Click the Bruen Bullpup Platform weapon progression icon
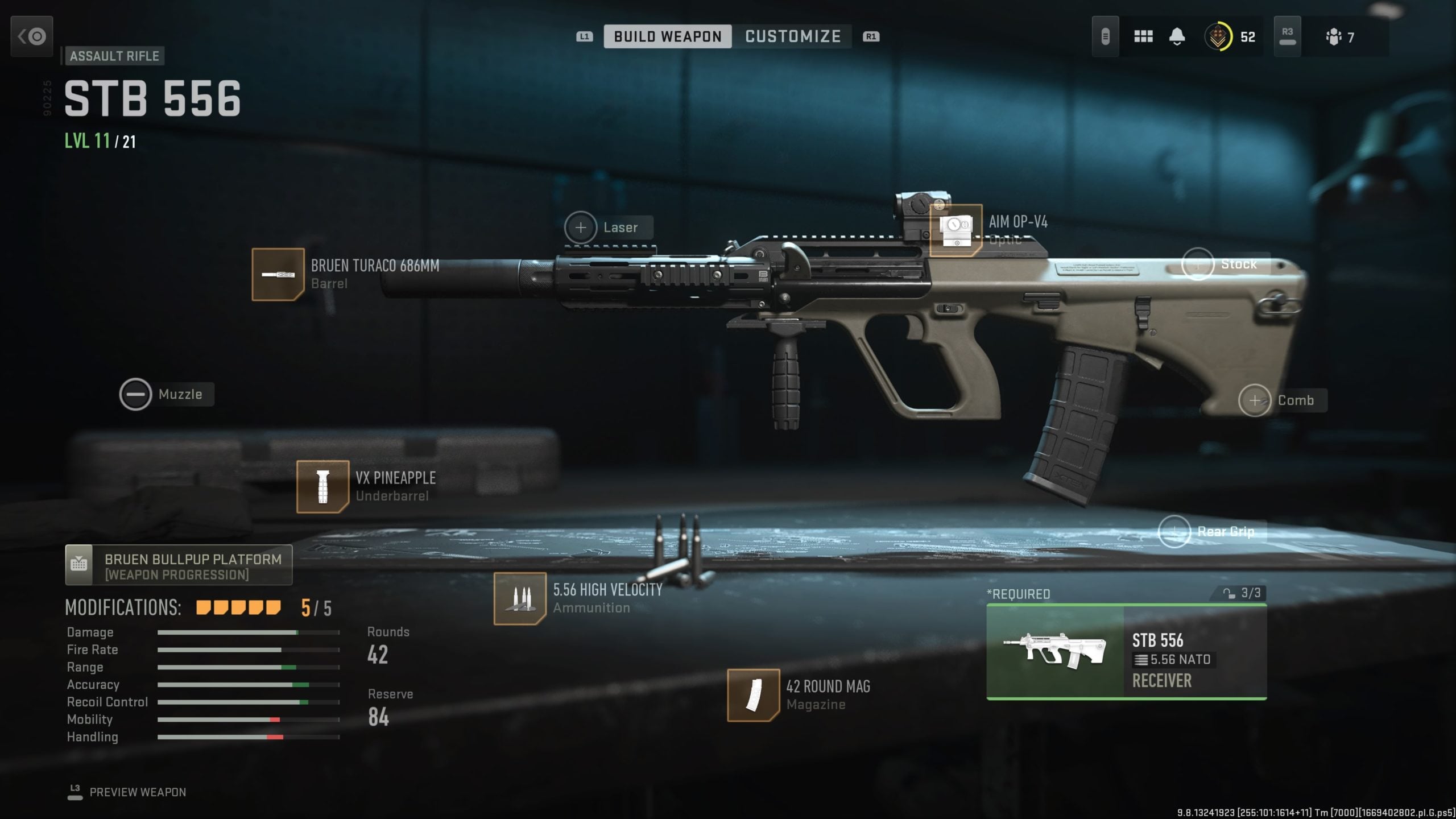Screen dimensions: 1456x819 80,564
